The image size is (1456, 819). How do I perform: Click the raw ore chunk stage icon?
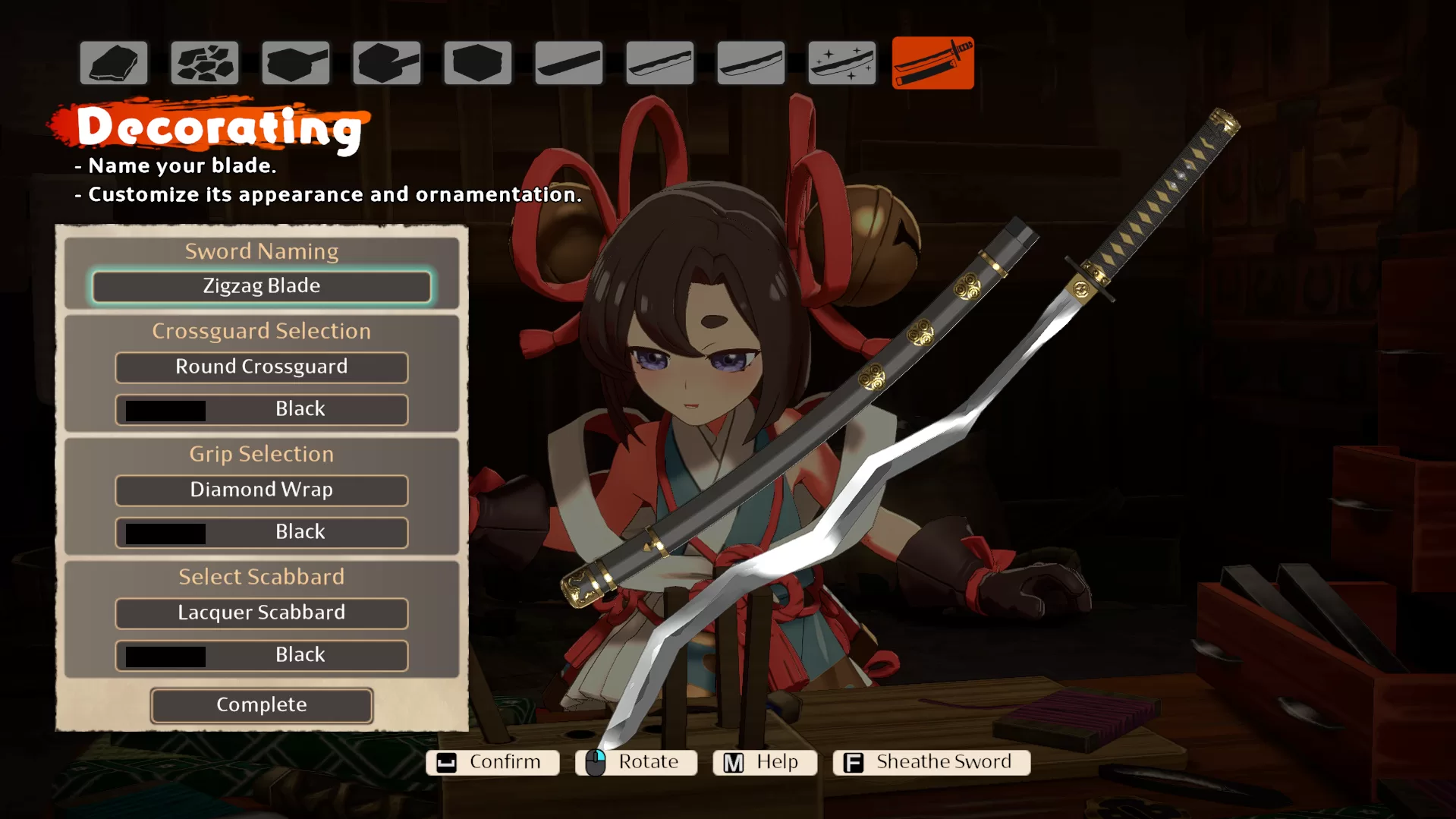tap(114, 63)
